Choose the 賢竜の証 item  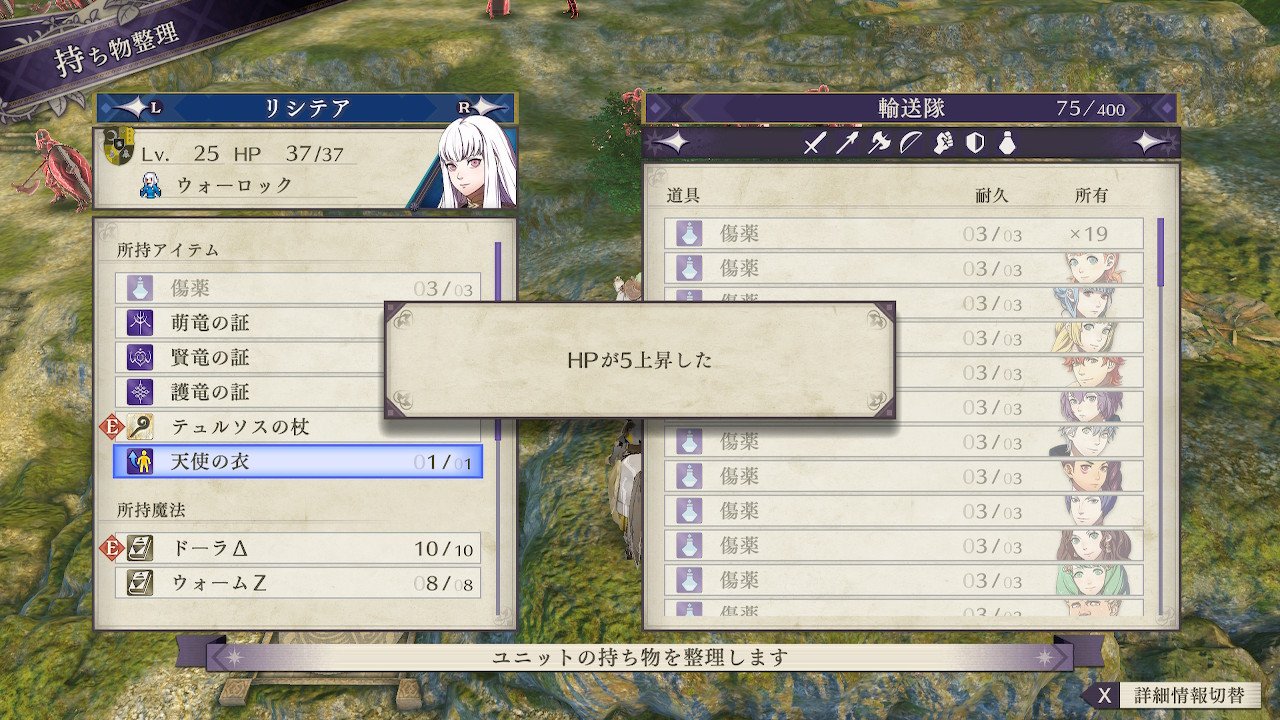[250, 358]
